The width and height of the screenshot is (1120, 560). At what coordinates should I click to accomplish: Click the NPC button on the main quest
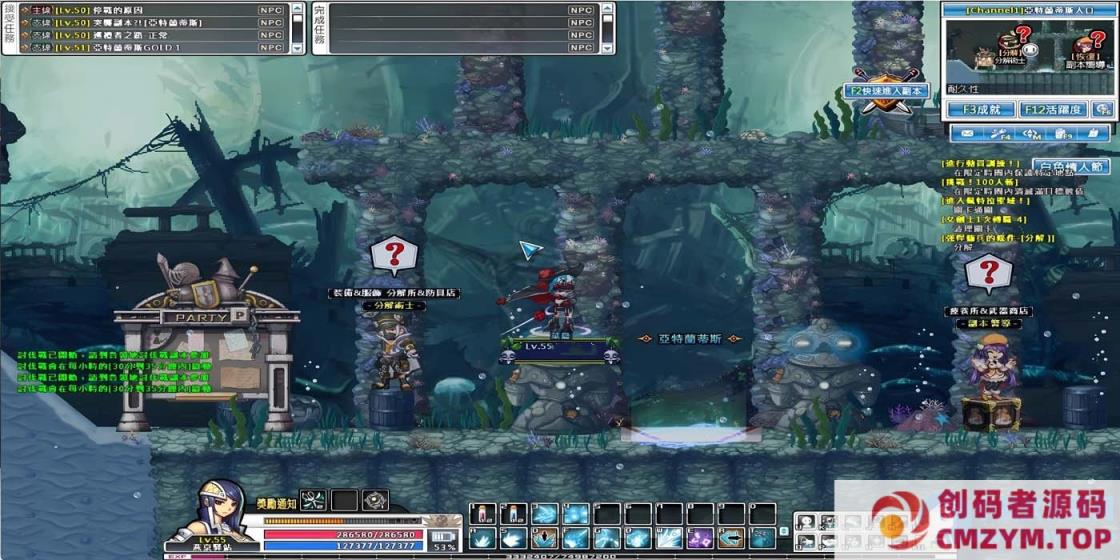point(270,9)
